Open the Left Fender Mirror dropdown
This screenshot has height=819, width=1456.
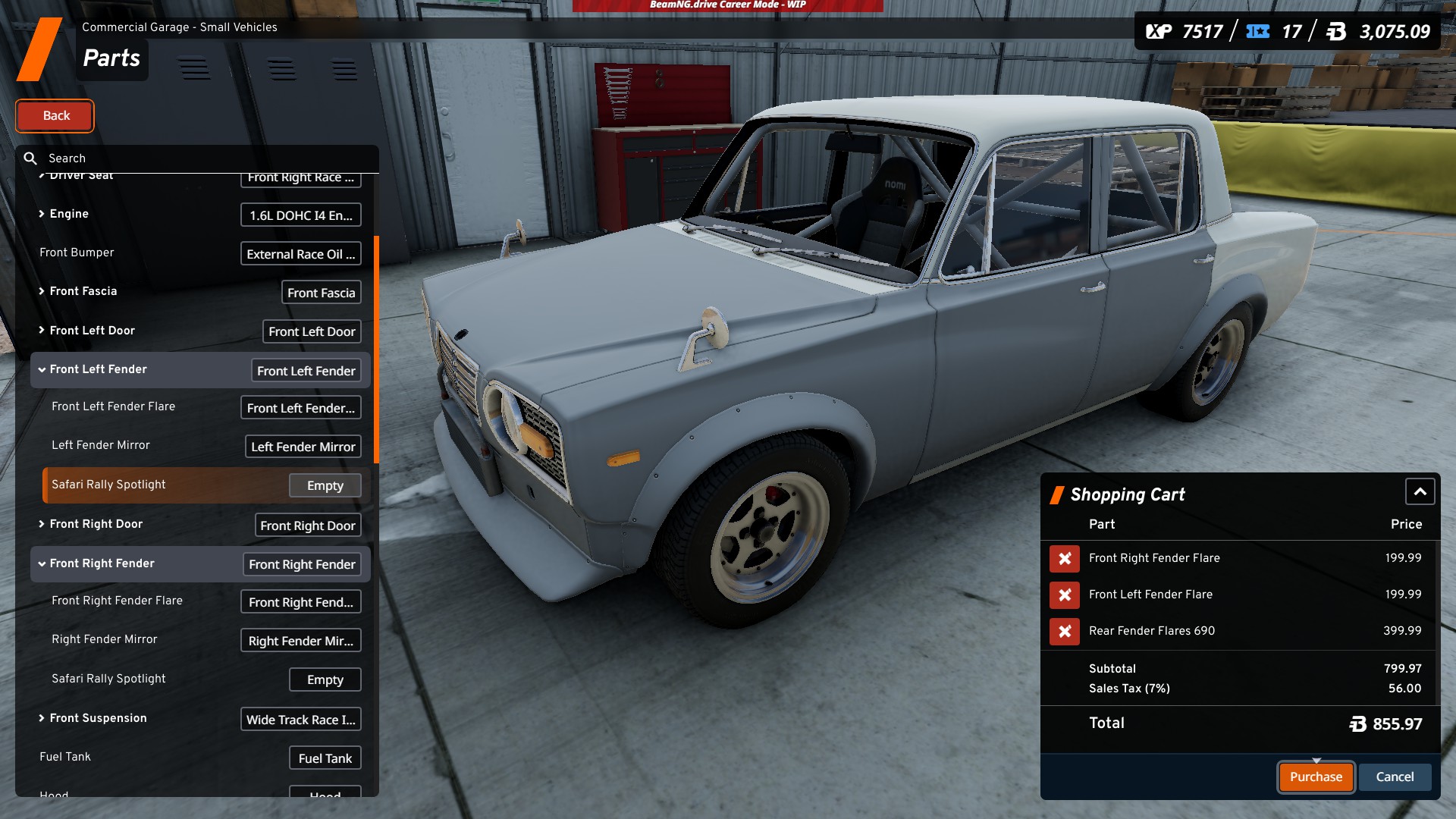click(303, 447)
